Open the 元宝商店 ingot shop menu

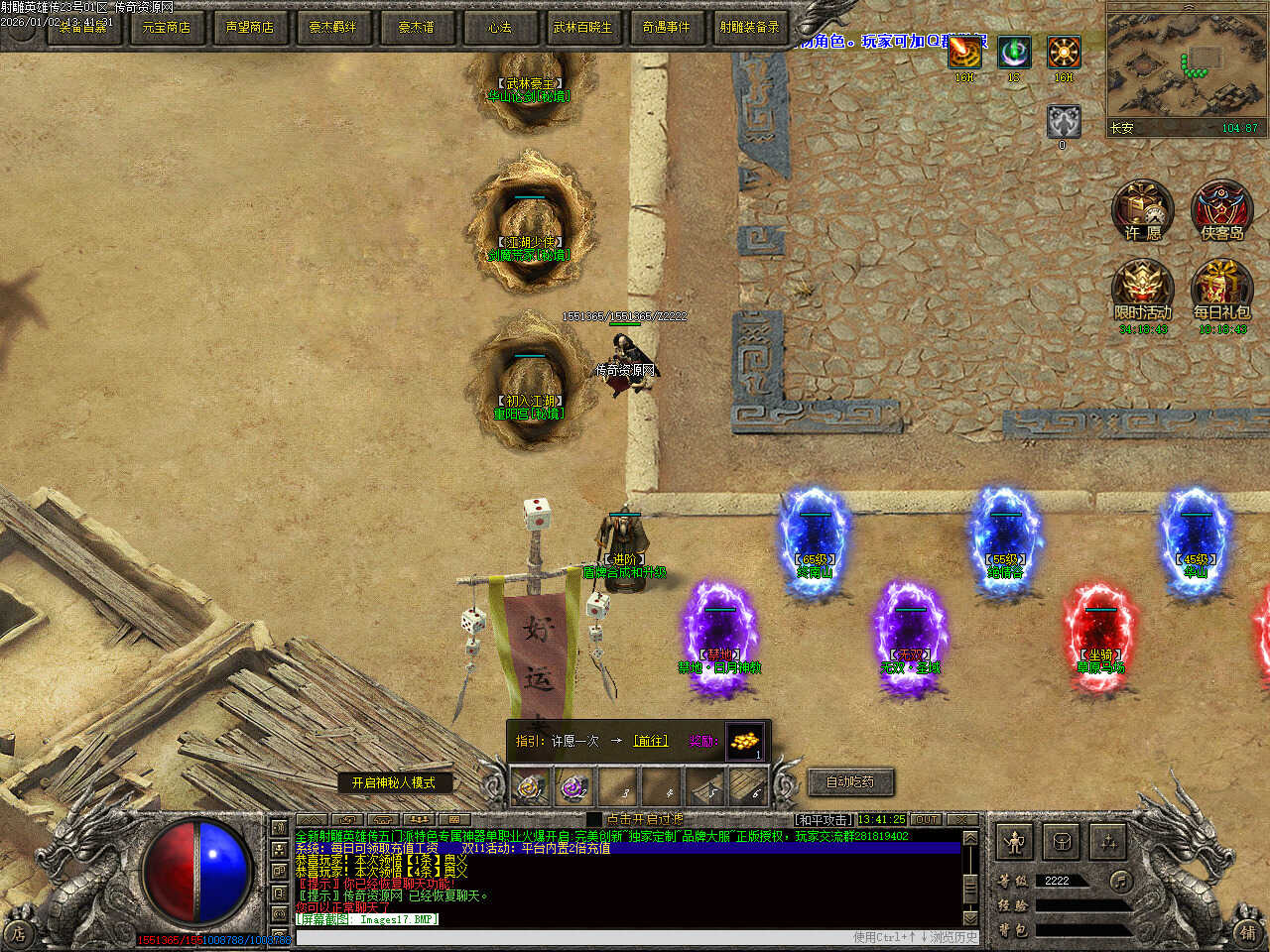pyautogui.click(x=166, y=27)
